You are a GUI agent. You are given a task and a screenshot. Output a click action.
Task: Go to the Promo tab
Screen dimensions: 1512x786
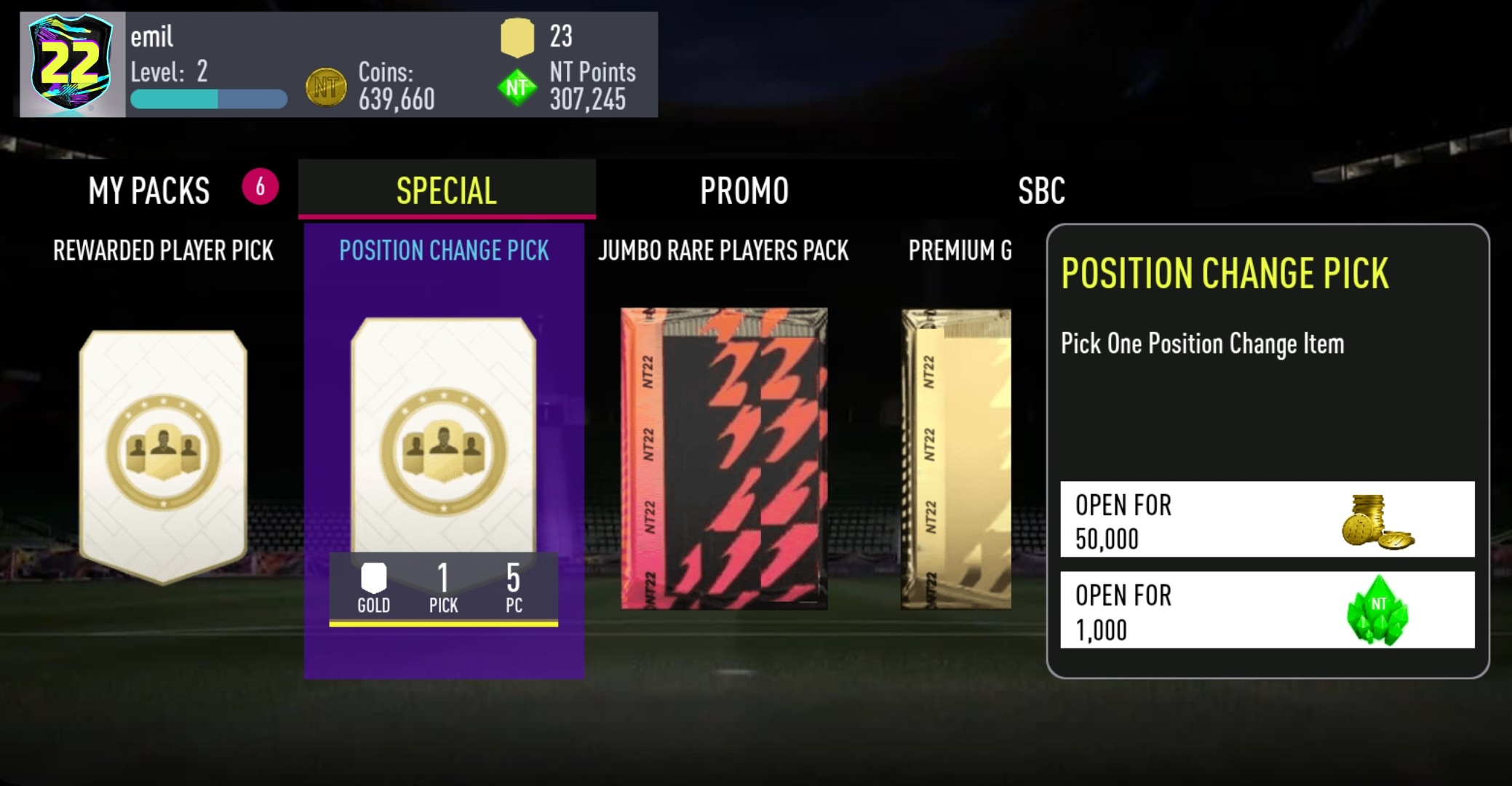[x=744, y=191]
